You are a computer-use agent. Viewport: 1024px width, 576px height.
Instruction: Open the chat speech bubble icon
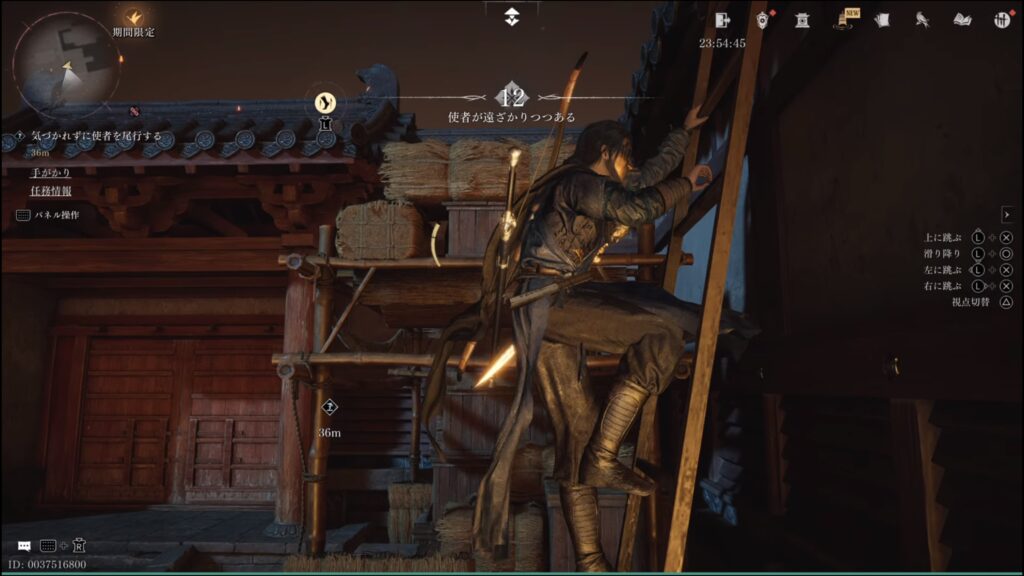(24, 545)
